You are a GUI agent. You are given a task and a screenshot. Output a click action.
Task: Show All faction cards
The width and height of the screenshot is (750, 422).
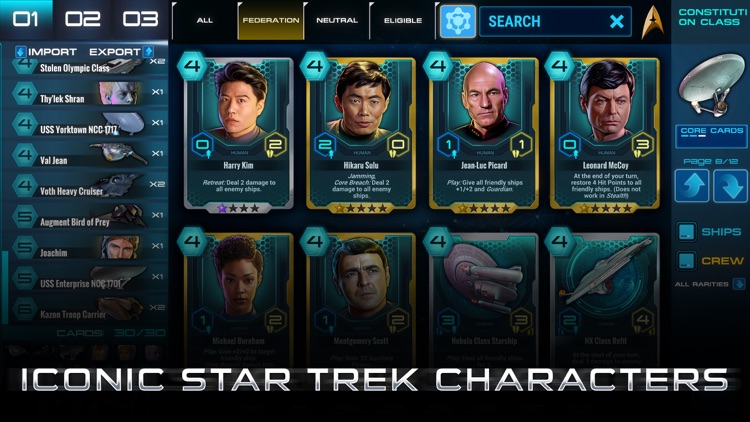tap(205, 20)
